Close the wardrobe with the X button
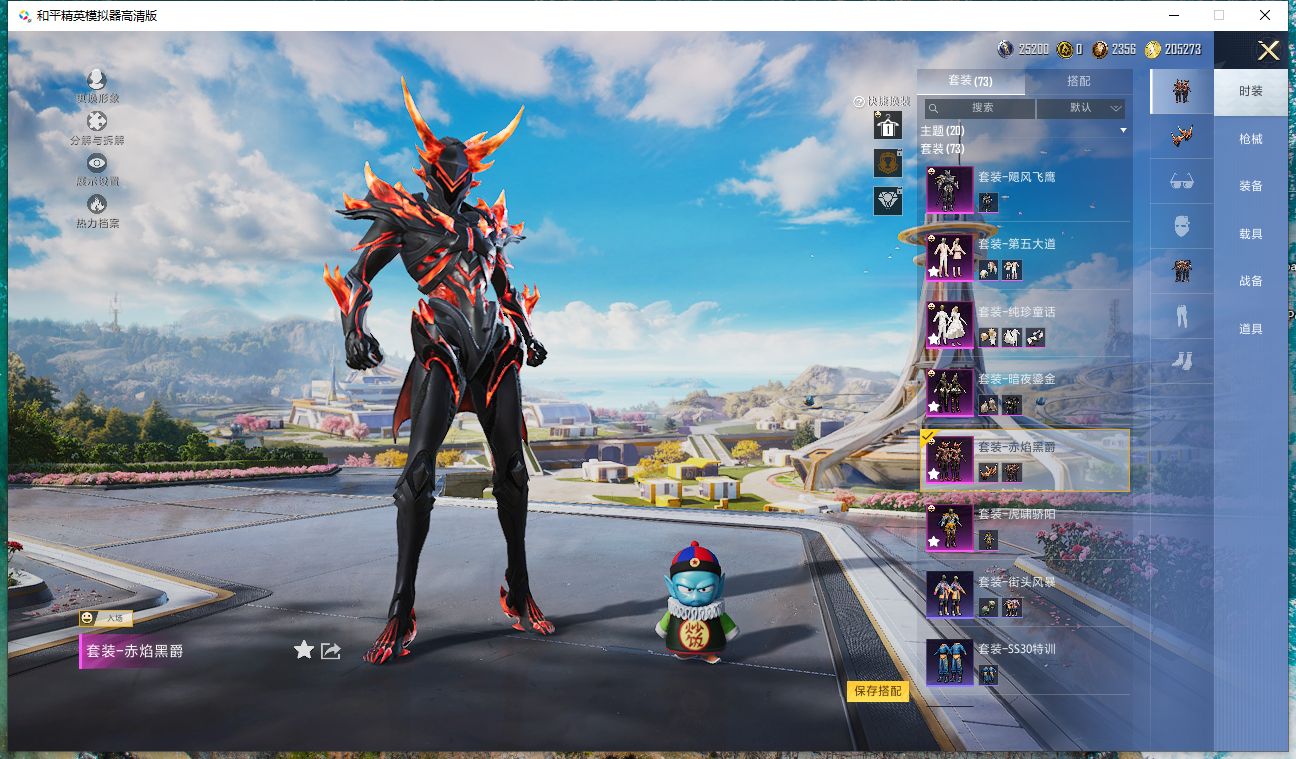 click(1268, 51)
